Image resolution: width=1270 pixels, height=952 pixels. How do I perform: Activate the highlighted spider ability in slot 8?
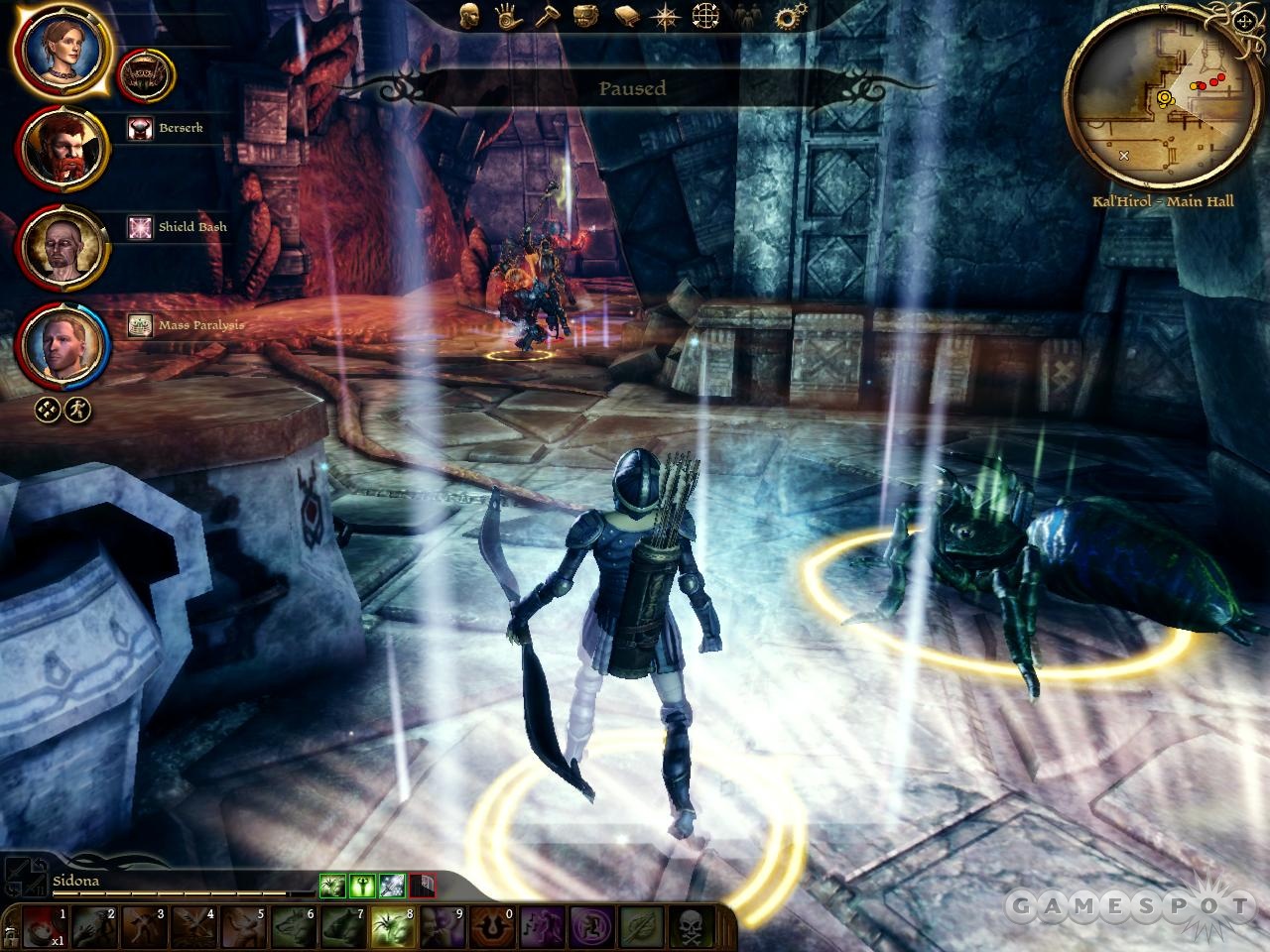pos(392,928)
